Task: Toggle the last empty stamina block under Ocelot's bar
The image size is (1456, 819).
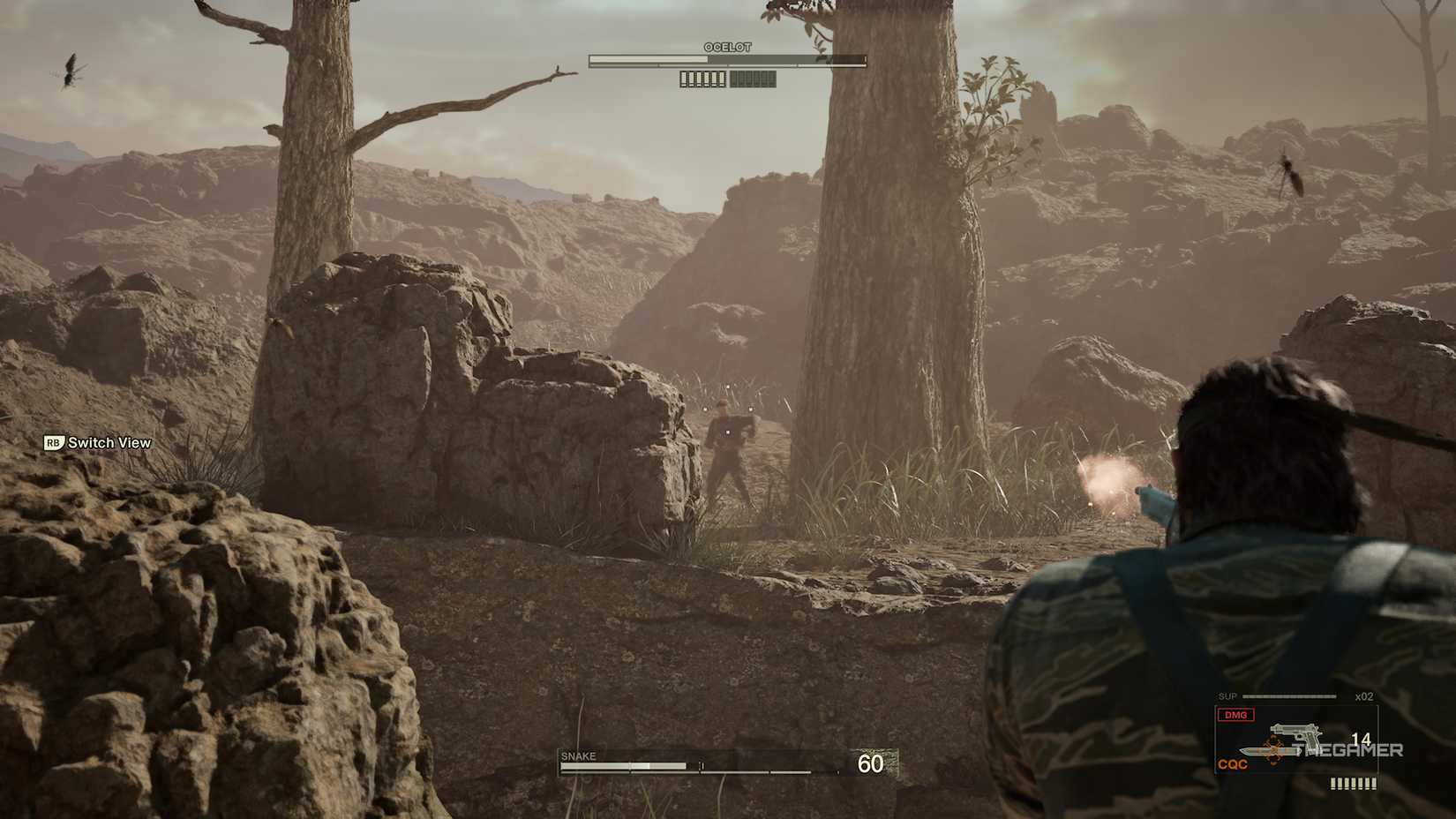Action: pos(772,79)
